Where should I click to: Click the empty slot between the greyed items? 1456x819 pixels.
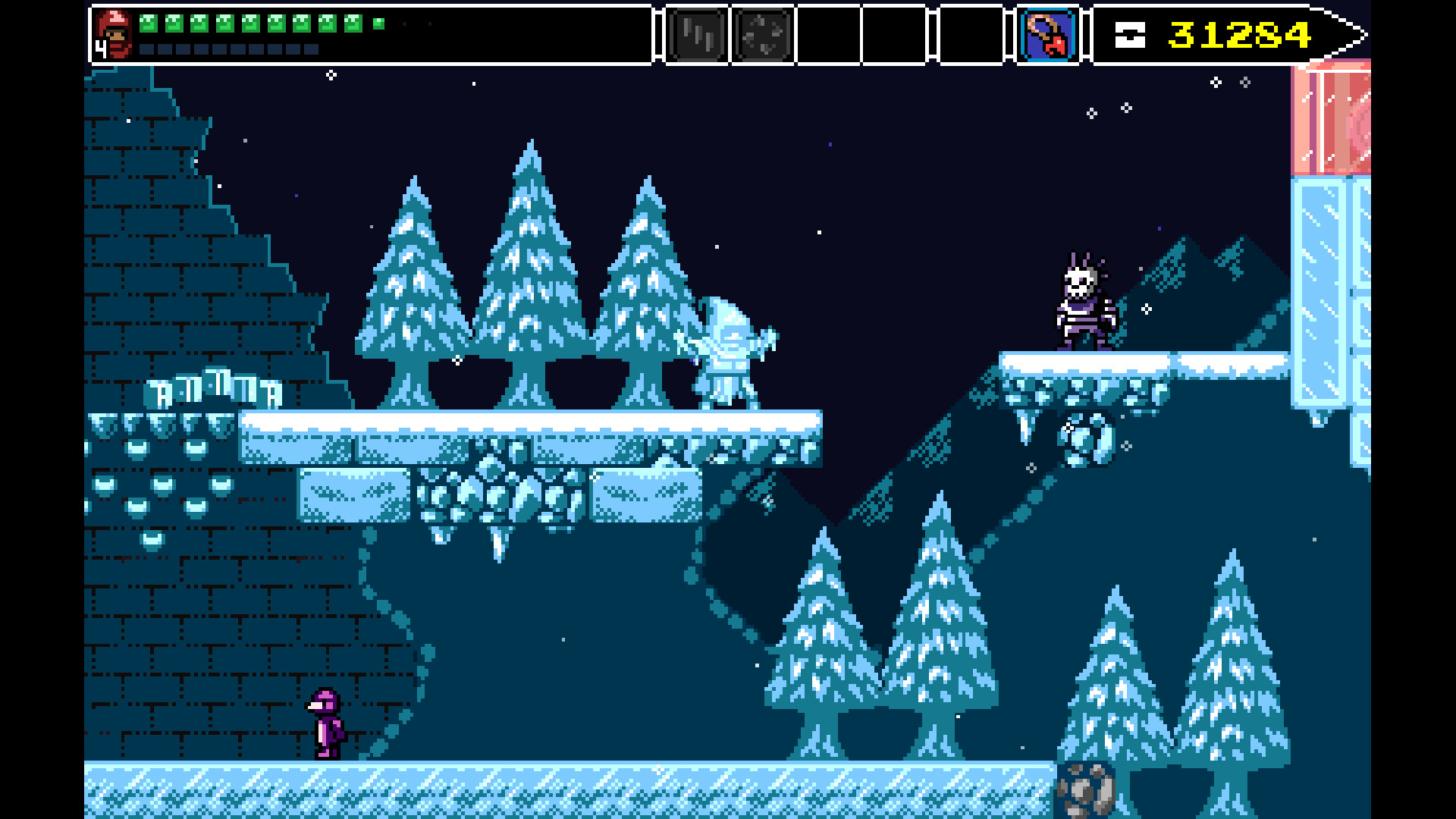896,34
